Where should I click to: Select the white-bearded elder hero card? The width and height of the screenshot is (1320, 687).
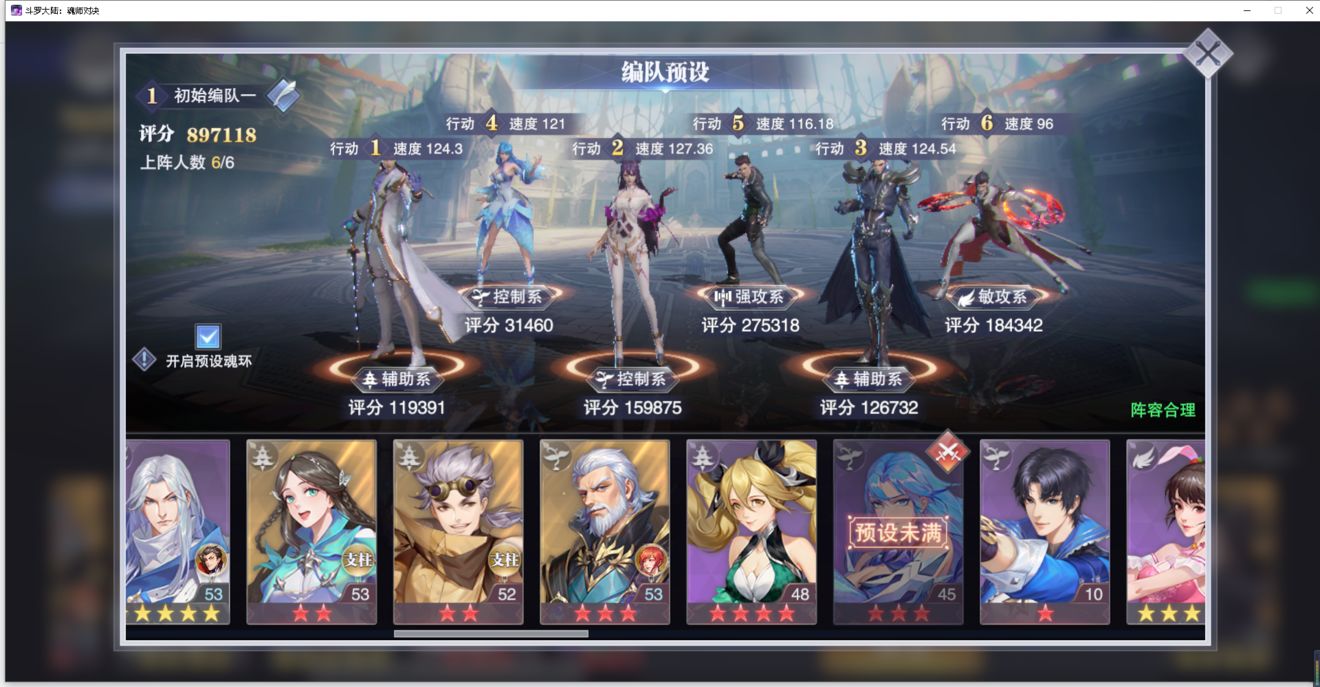(604, 530)
